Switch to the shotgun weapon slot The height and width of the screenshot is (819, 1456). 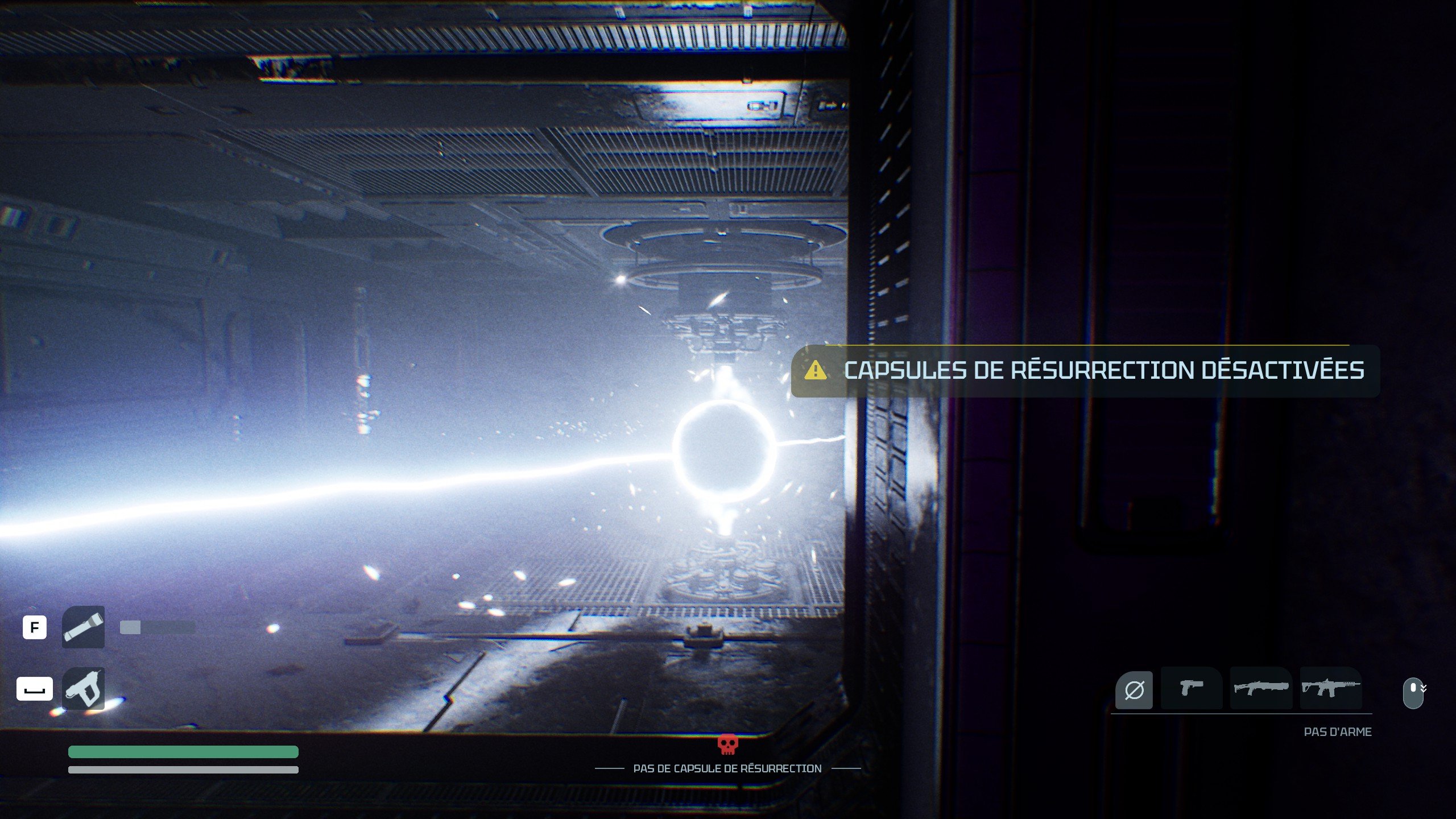coord(1261,688)
